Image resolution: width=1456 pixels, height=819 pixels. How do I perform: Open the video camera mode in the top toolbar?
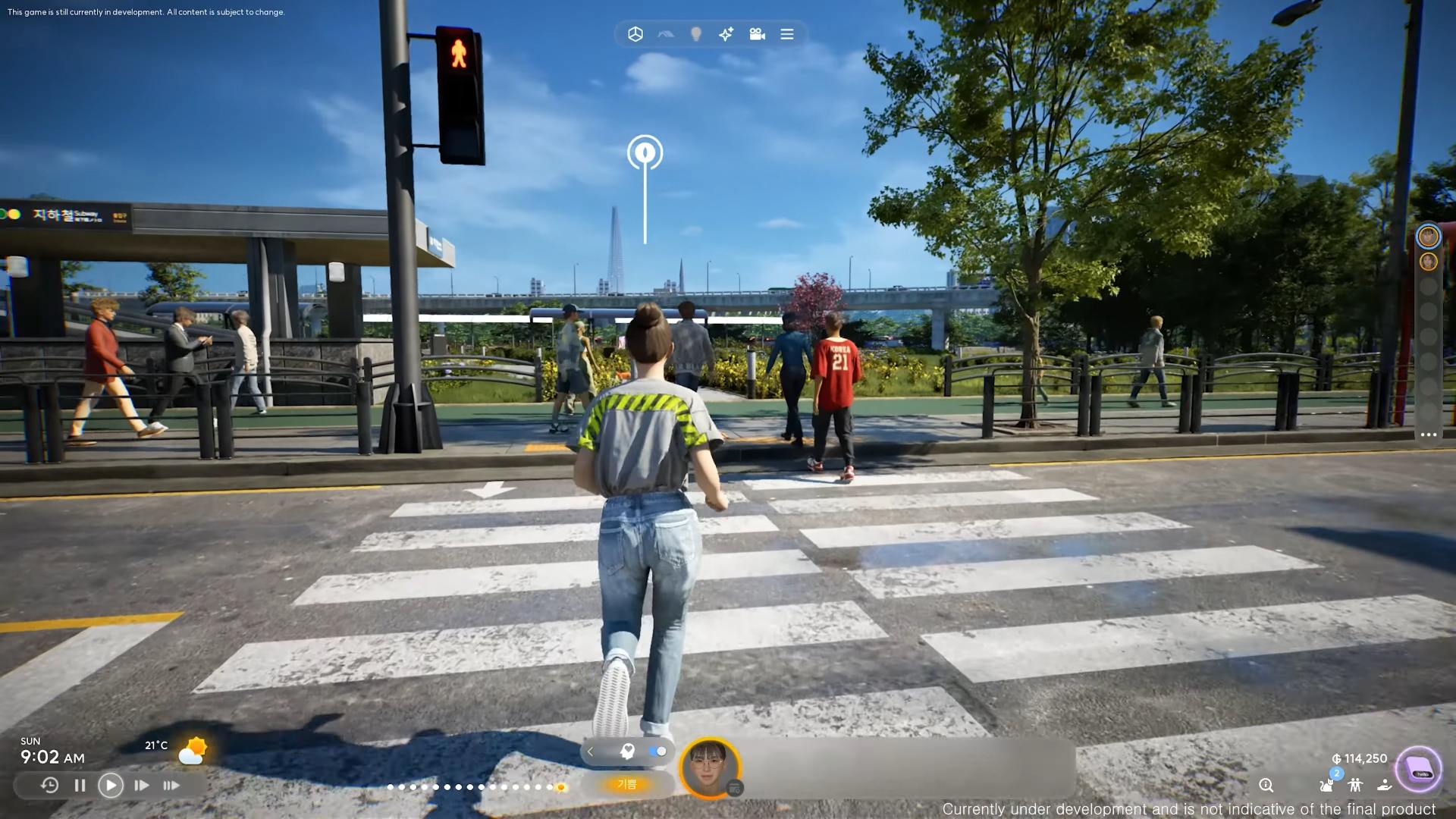click(757, 34)
